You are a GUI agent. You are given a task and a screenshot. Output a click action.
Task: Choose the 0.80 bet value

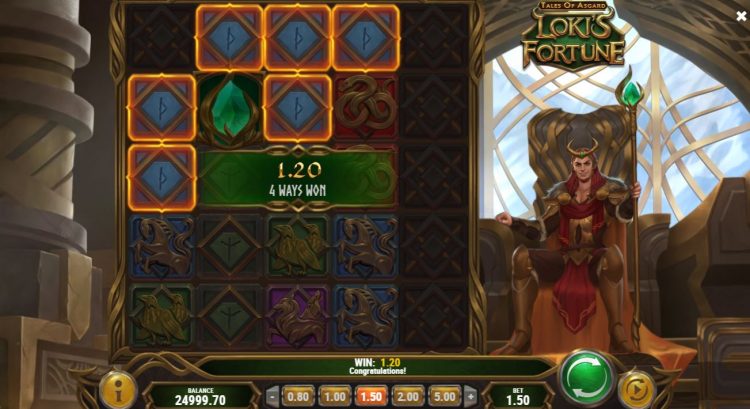click(x=297, y=395)
